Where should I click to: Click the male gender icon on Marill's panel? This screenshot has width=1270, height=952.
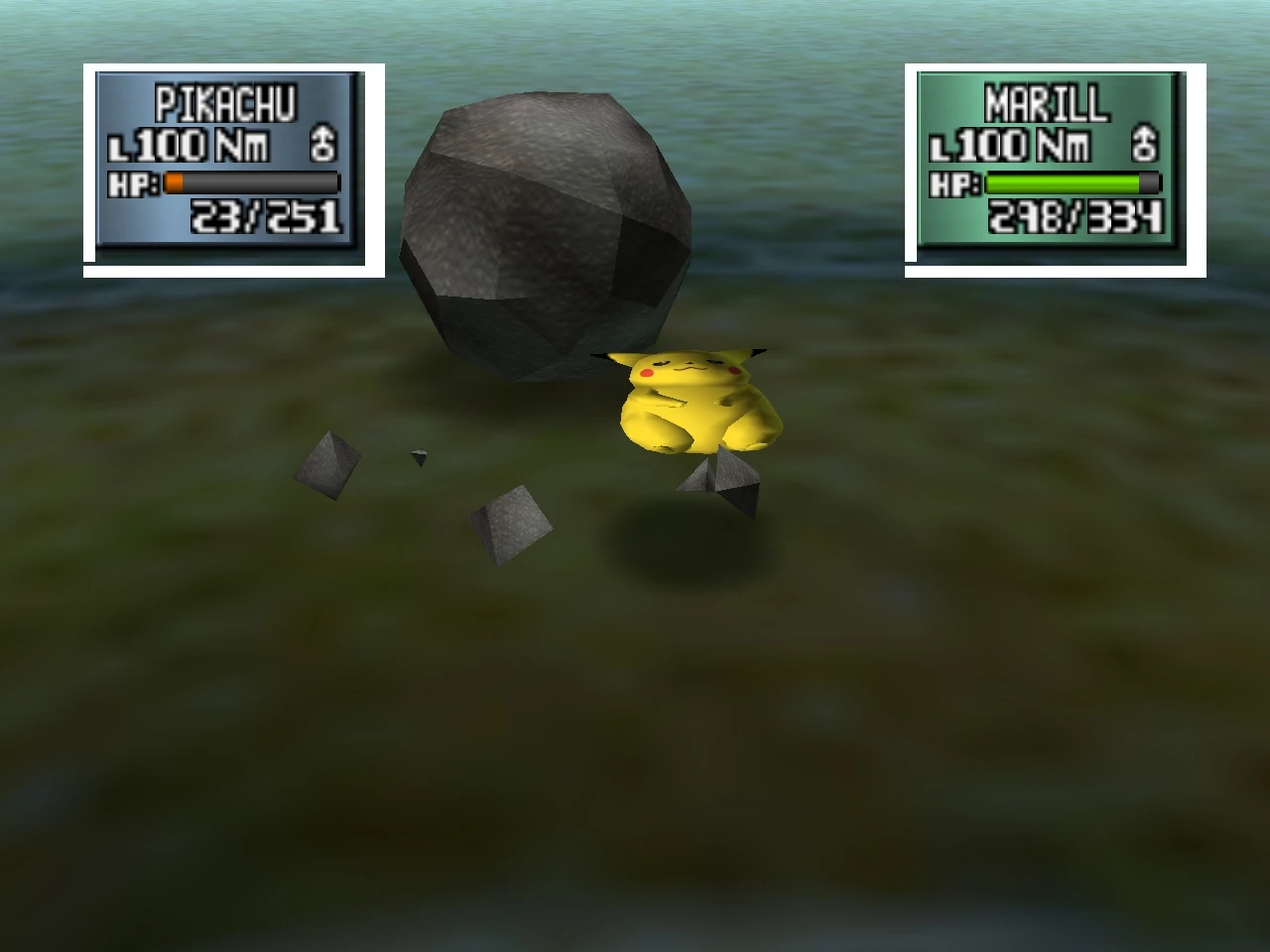pyautogui.click(x=1144, y=142)
